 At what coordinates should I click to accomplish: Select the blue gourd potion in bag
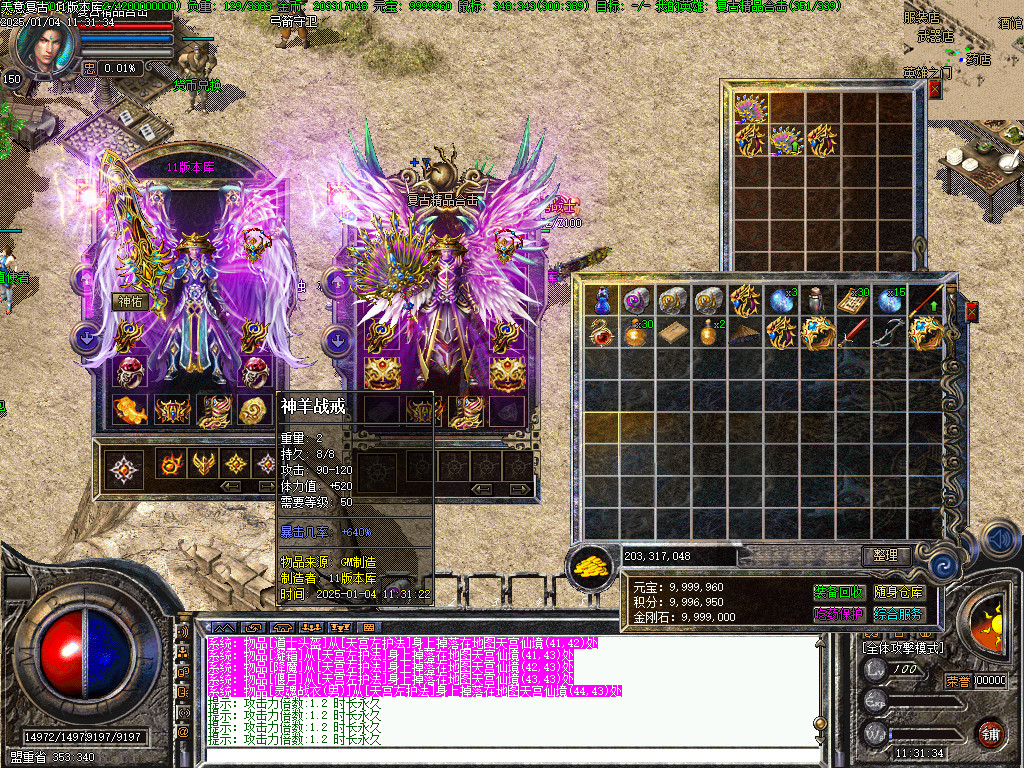click(x=602, y=300)
